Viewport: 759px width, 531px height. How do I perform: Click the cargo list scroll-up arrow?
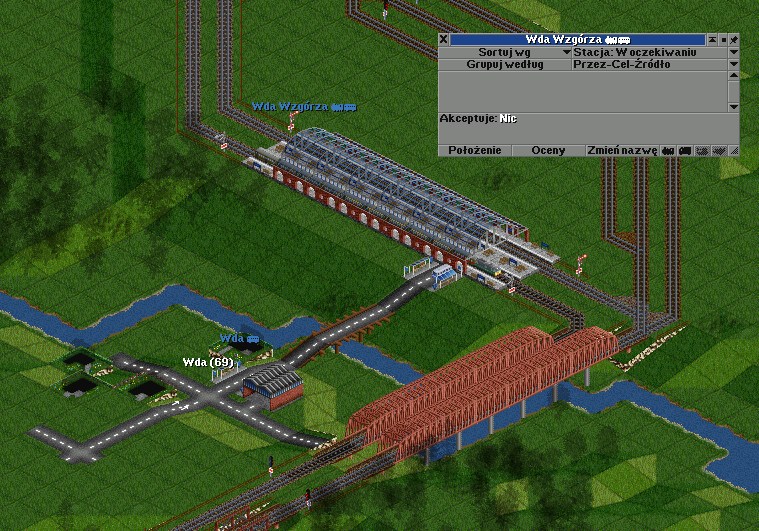tap(733, 77)
